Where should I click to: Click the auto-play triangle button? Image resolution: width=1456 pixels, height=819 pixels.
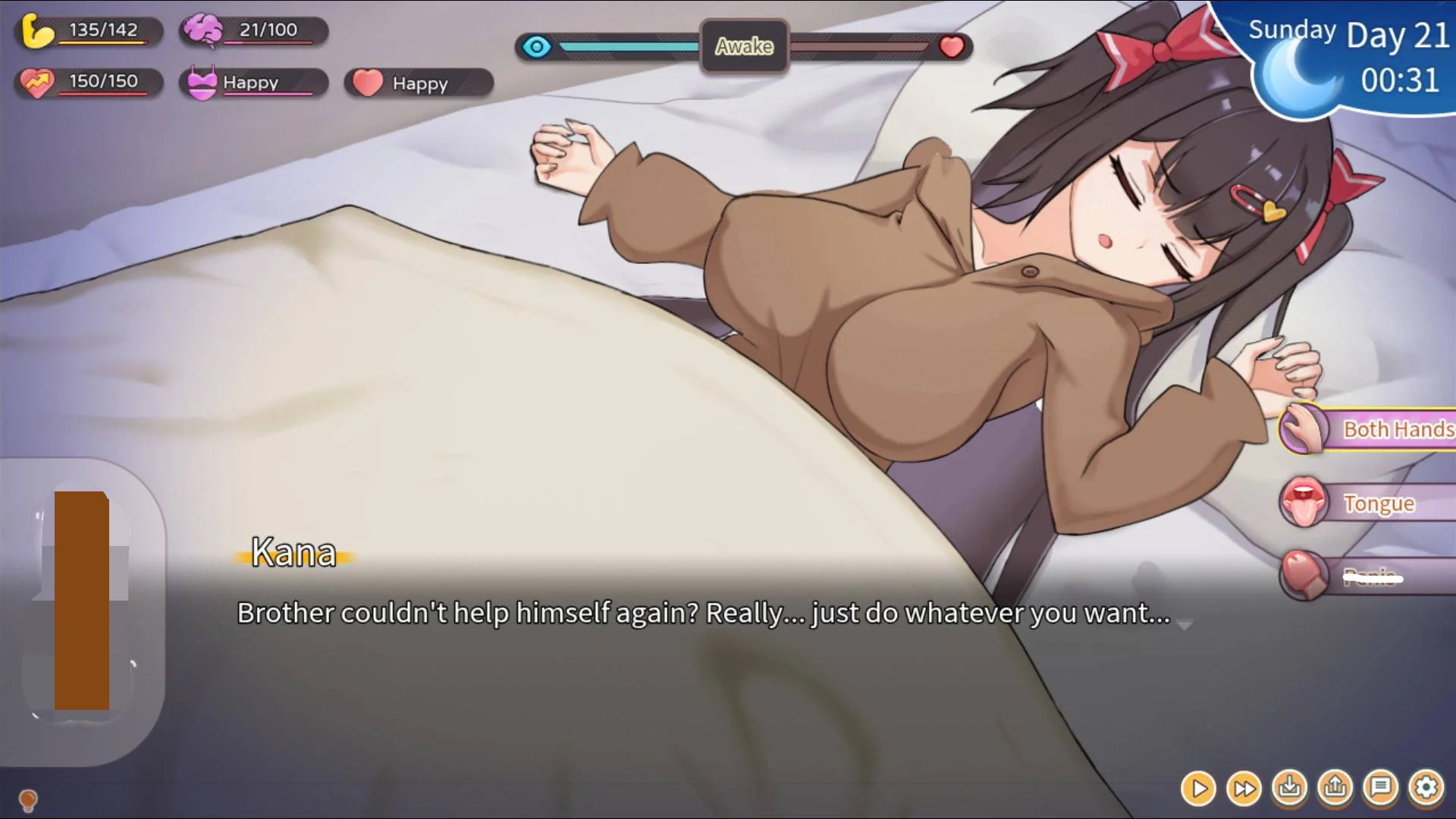click(1198, 789)
